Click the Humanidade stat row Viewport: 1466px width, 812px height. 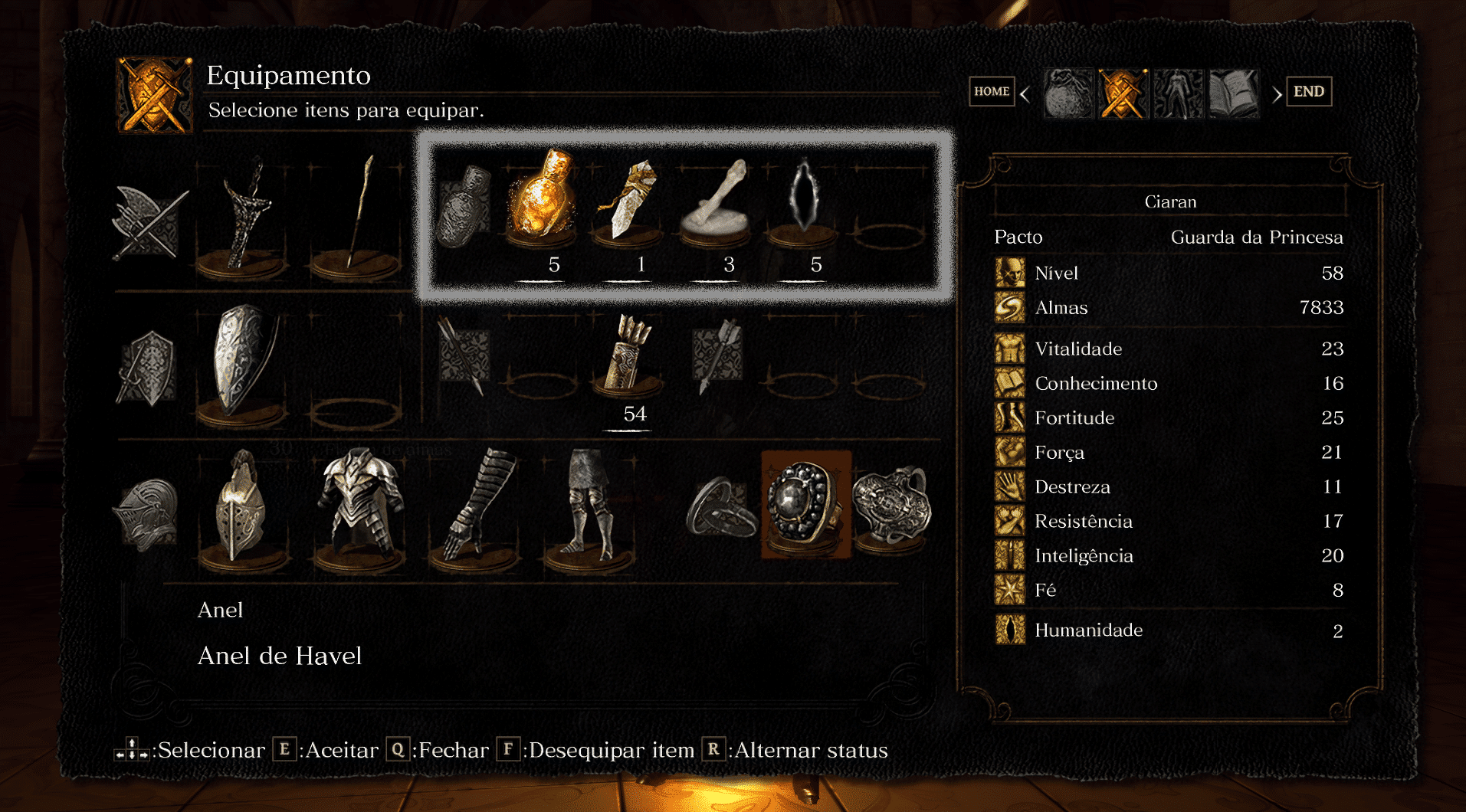(1088, 630)
